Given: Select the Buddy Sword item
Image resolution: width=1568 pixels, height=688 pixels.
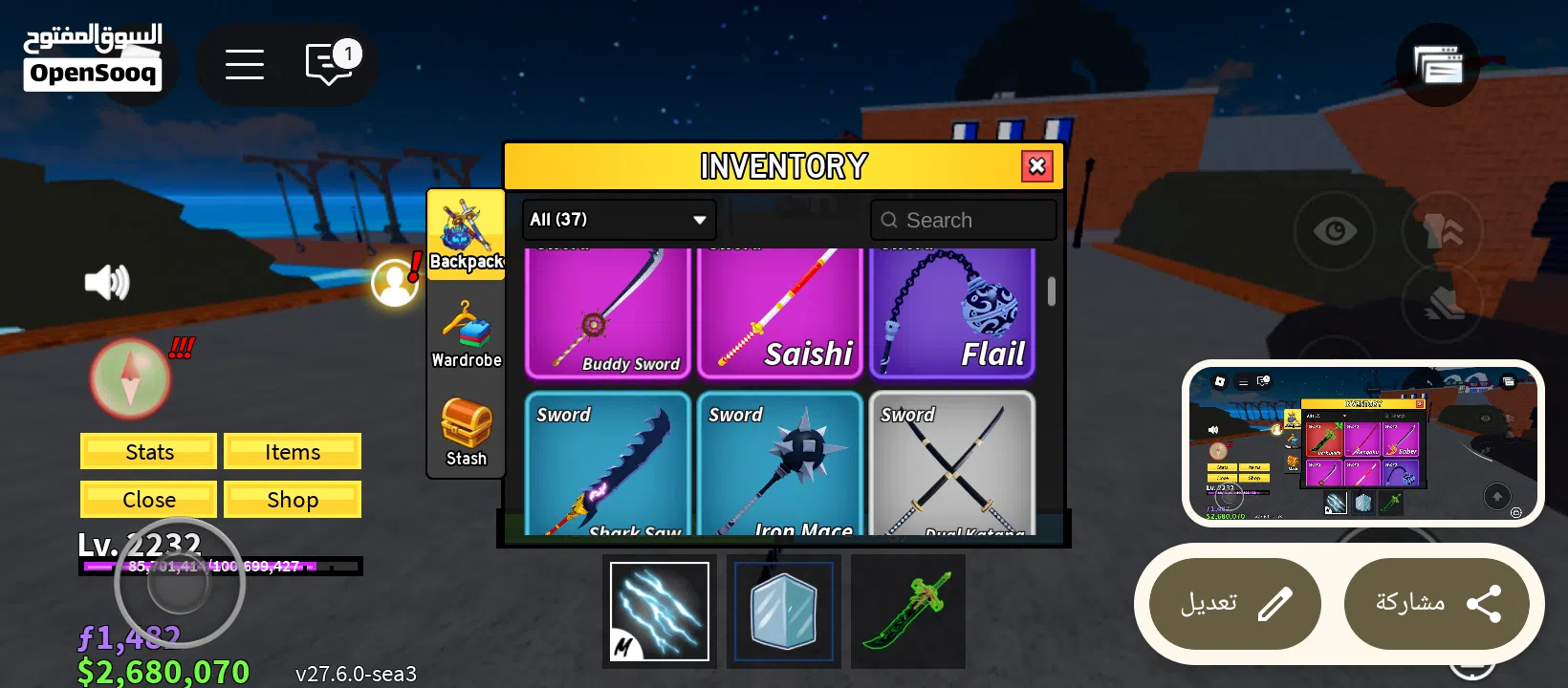Looking at the screenshot, I should point(608,312).
